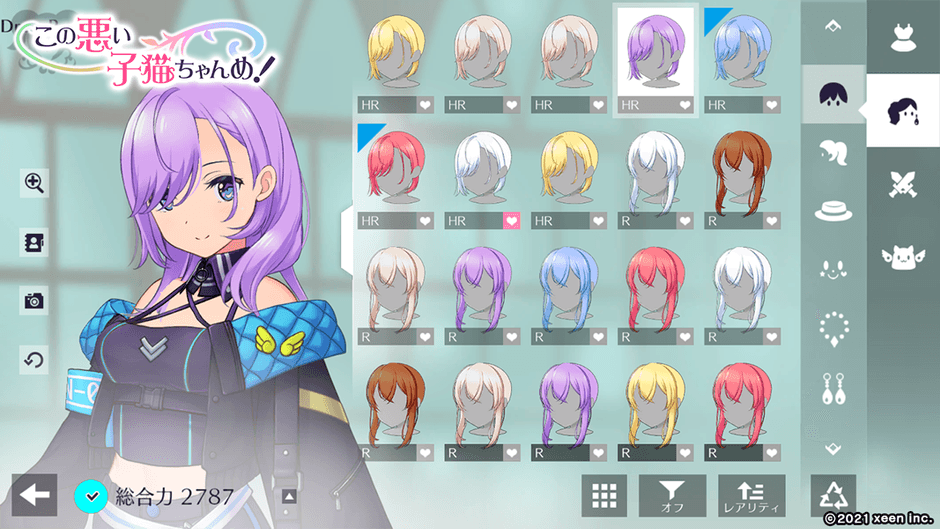Zoom in with the magnifier icon

[34, 182]
